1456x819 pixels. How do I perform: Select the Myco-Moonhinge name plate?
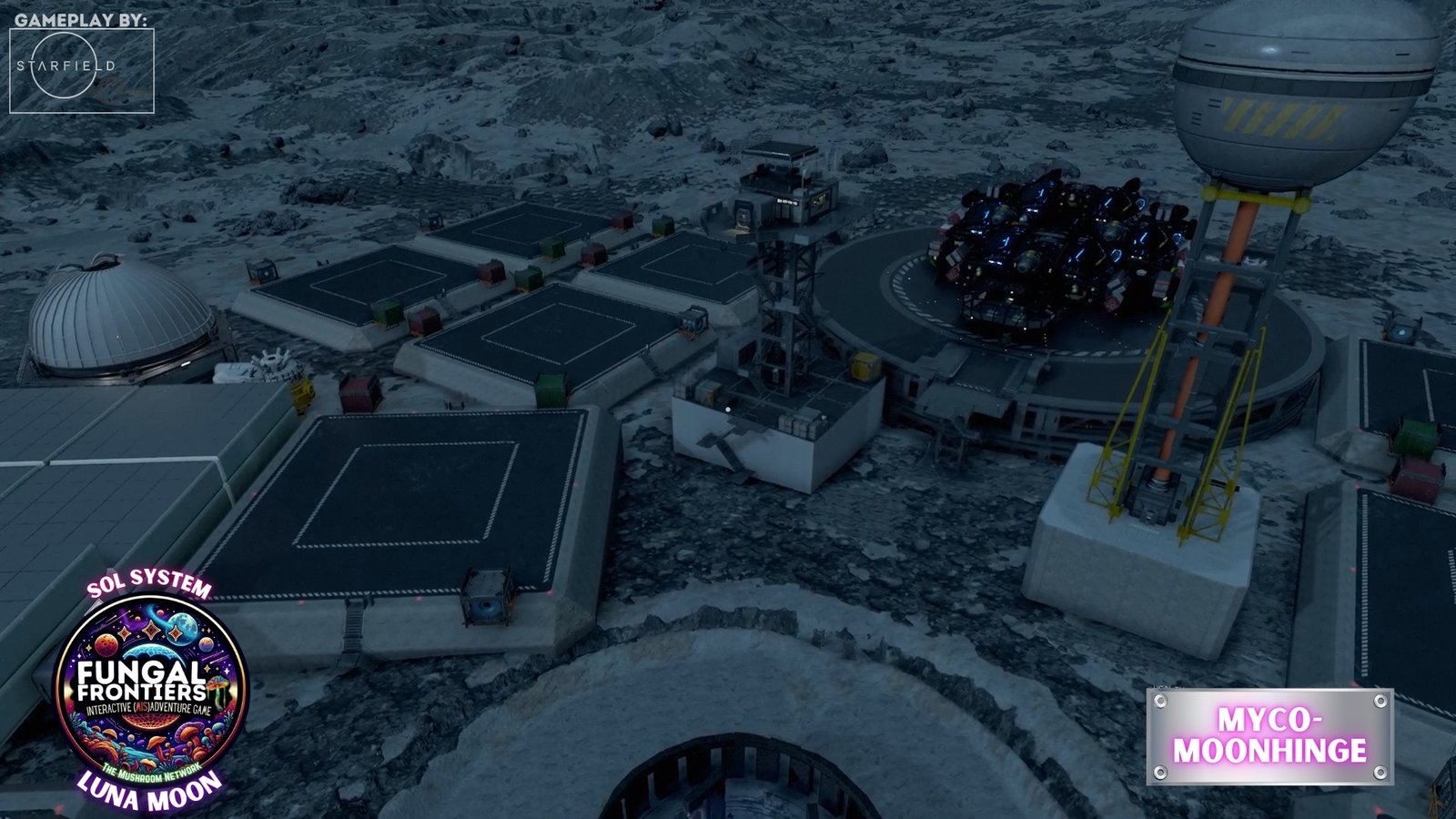(1269, 735)
